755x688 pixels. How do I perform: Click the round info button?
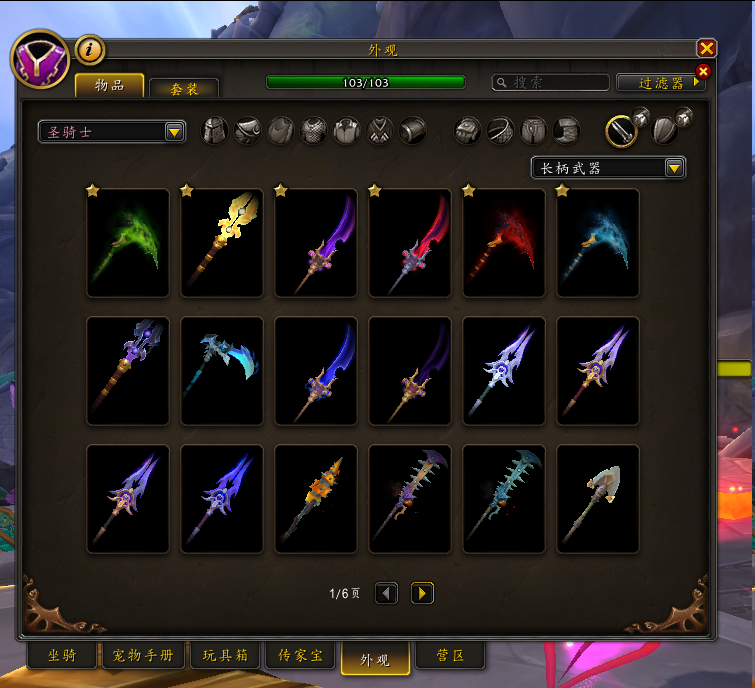click(x=90, y=48)
